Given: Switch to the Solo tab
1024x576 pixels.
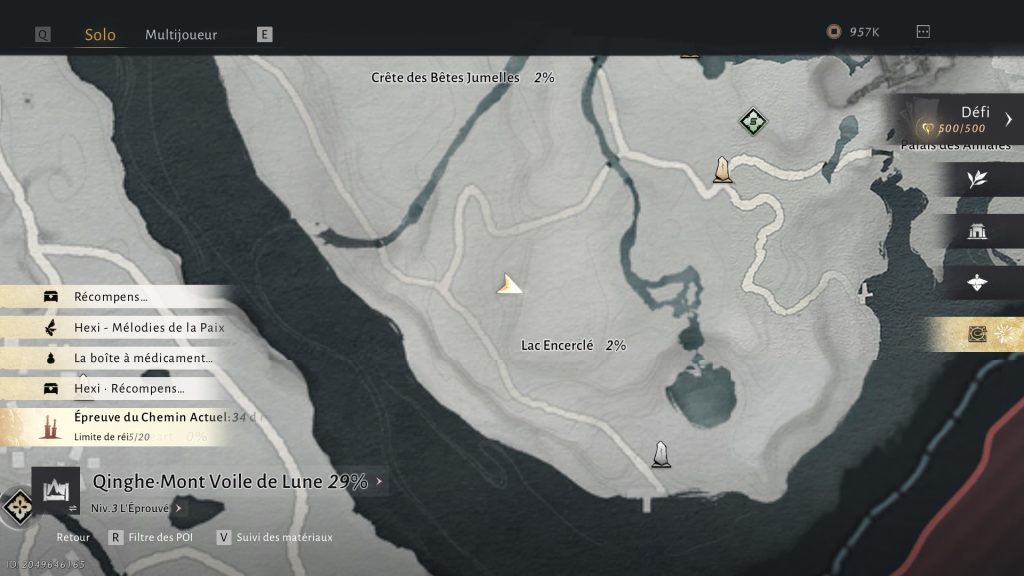Looking at the screenshot, I should tap(100, 34).
